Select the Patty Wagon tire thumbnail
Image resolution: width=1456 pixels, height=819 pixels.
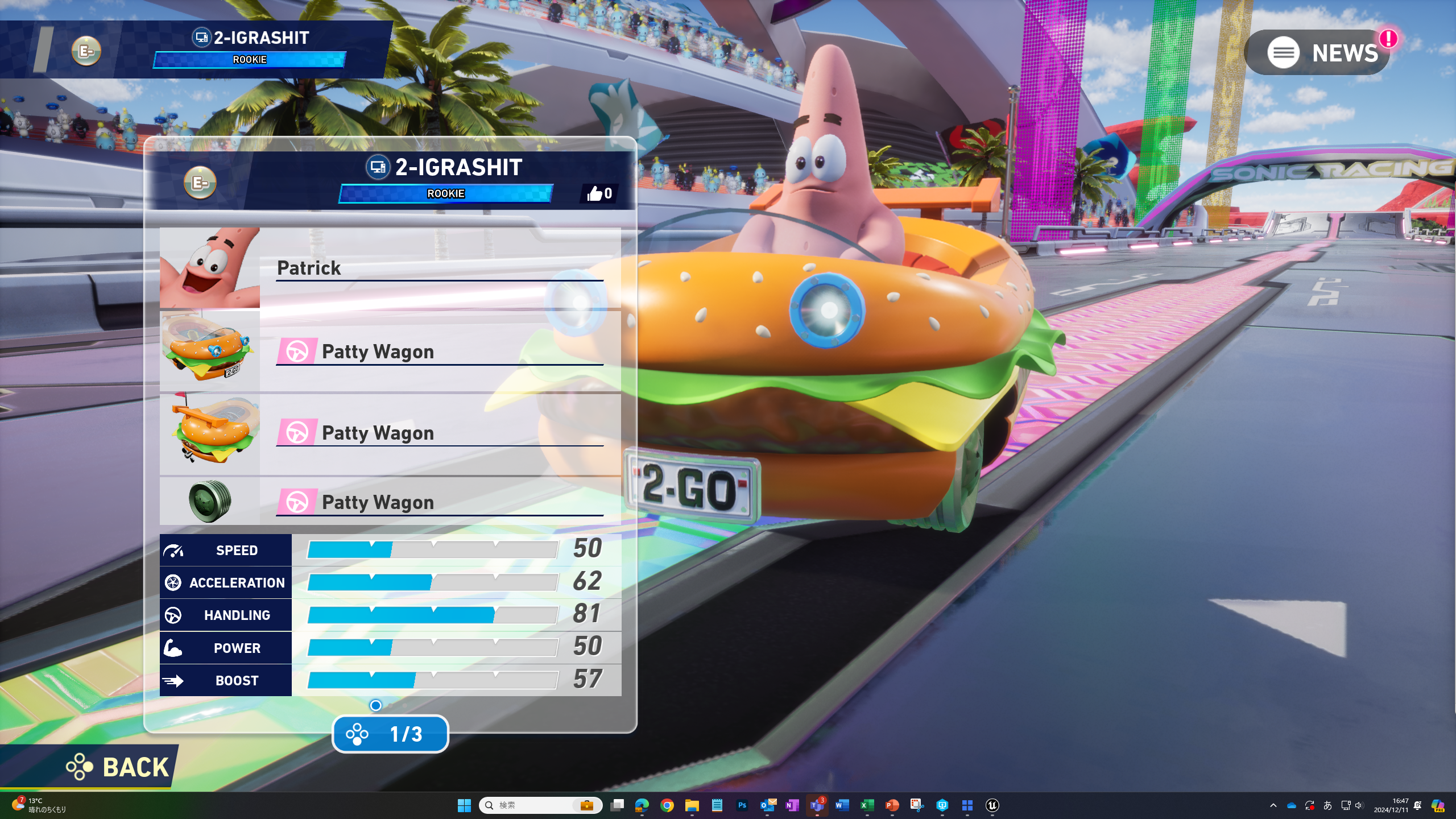(210, 501)
